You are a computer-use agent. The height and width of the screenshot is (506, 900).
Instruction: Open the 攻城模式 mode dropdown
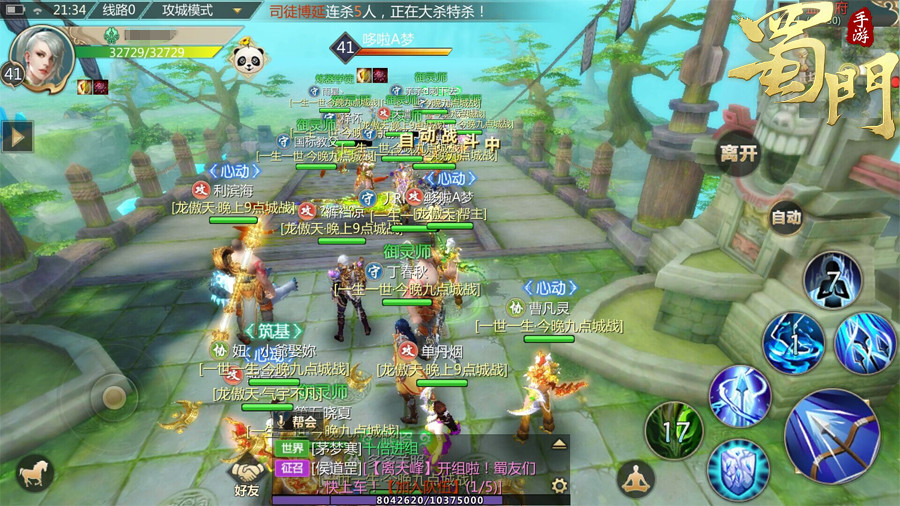point(201,10)
